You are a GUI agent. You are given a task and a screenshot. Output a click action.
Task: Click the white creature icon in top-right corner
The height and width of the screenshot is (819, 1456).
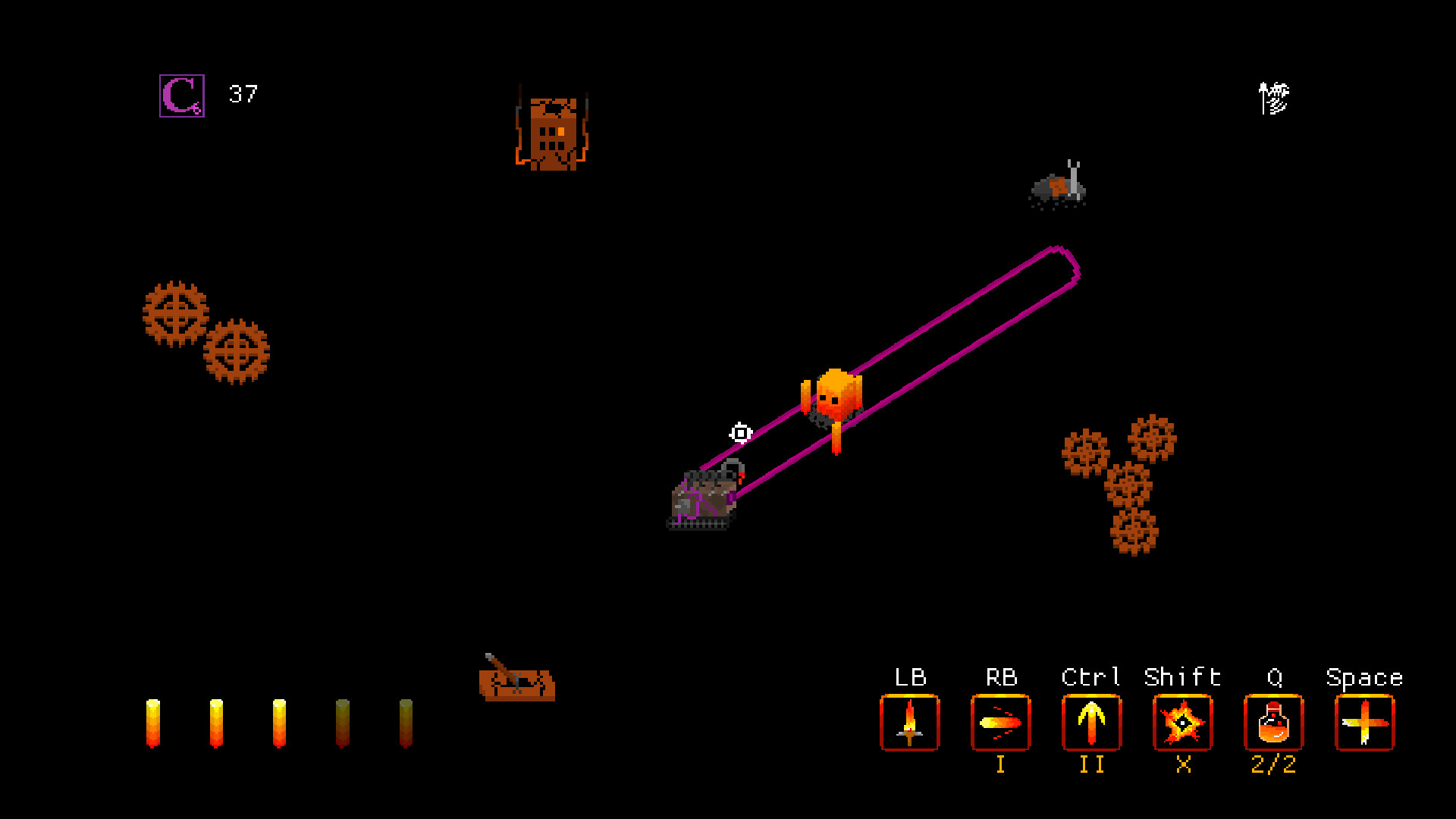1272,97
